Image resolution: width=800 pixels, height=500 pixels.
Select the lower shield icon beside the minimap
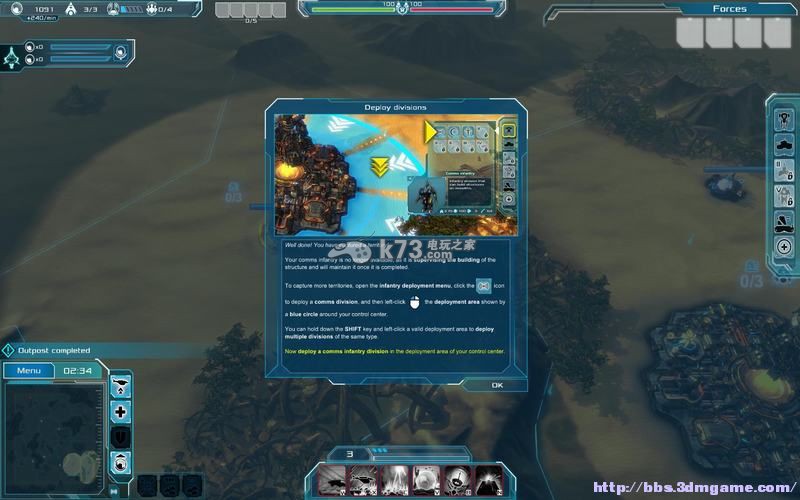tap(121, 460)
